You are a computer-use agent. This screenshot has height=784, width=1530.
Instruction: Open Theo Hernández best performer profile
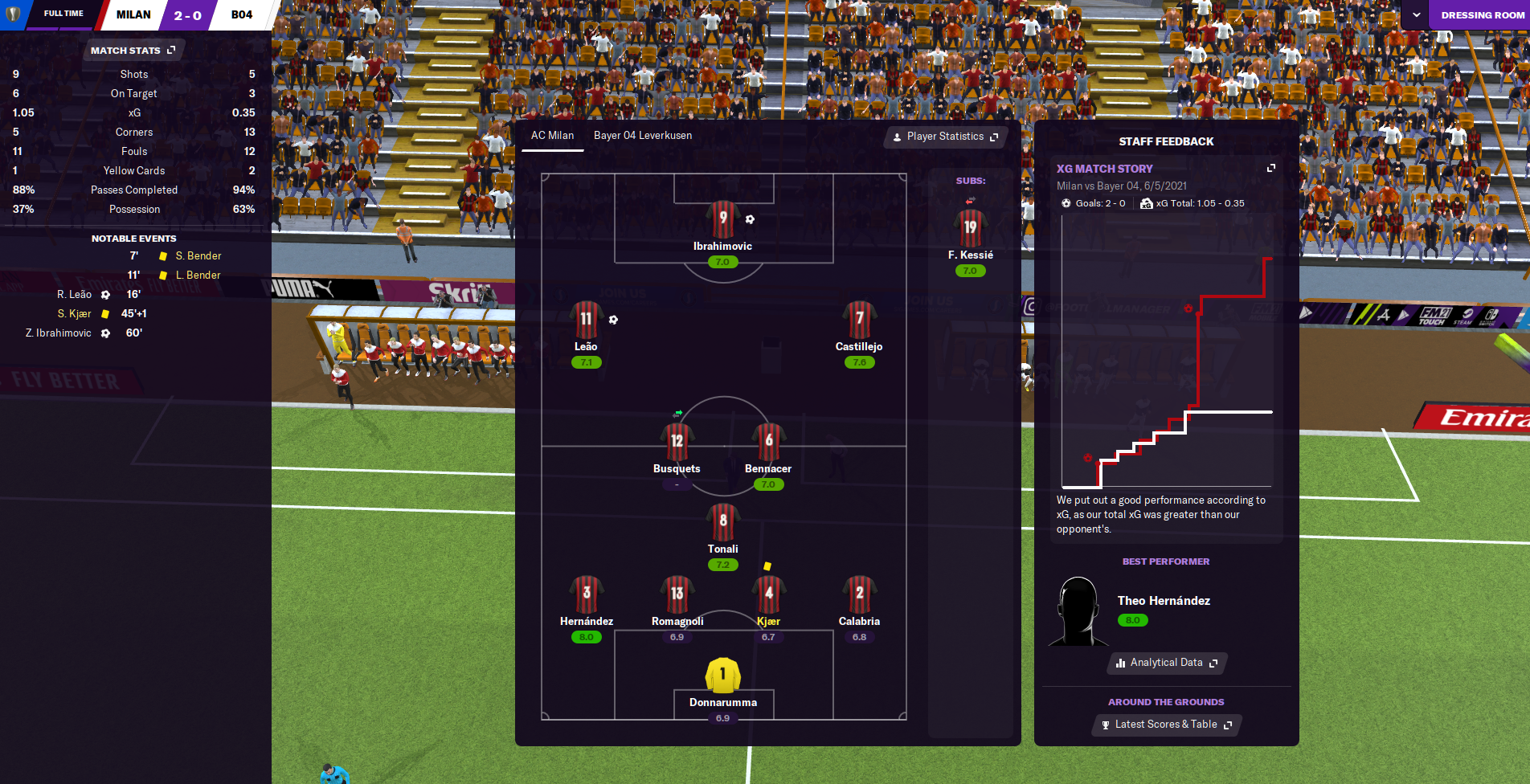(1163, 601)
